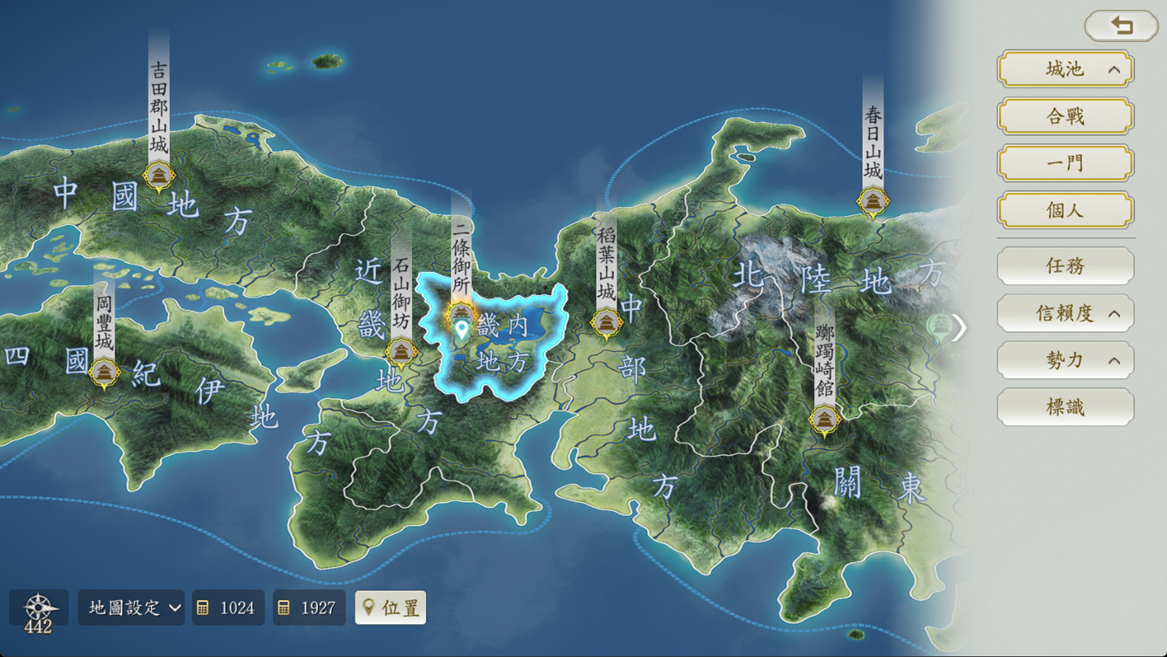Image resolution: width=1167 pixels, height=657 pixels.
Task: Expand the 信賴度 option
Action: 1065,313
